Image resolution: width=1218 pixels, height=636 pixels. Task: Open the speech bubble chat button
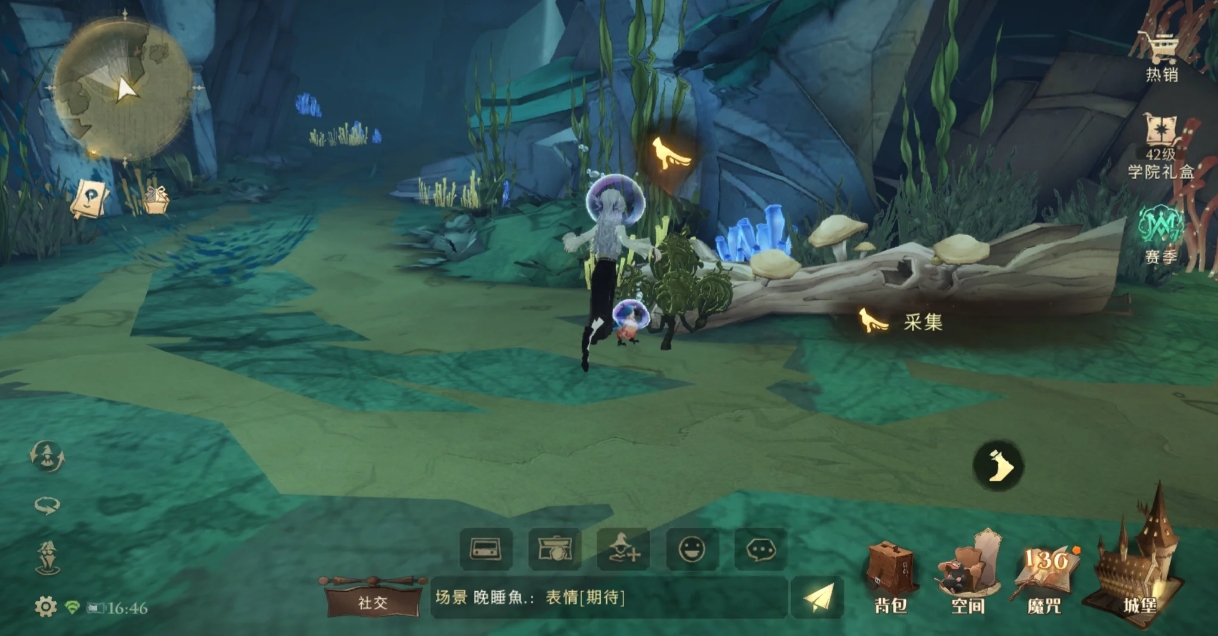pyautogui.click(x=760, y=549)
